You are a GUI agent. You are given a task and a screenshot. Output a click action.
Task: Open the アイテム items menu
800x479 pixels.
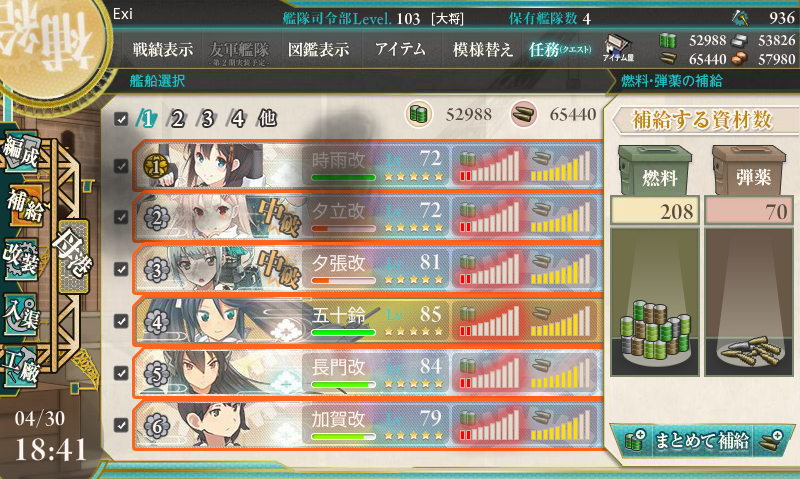click(400, 49)
